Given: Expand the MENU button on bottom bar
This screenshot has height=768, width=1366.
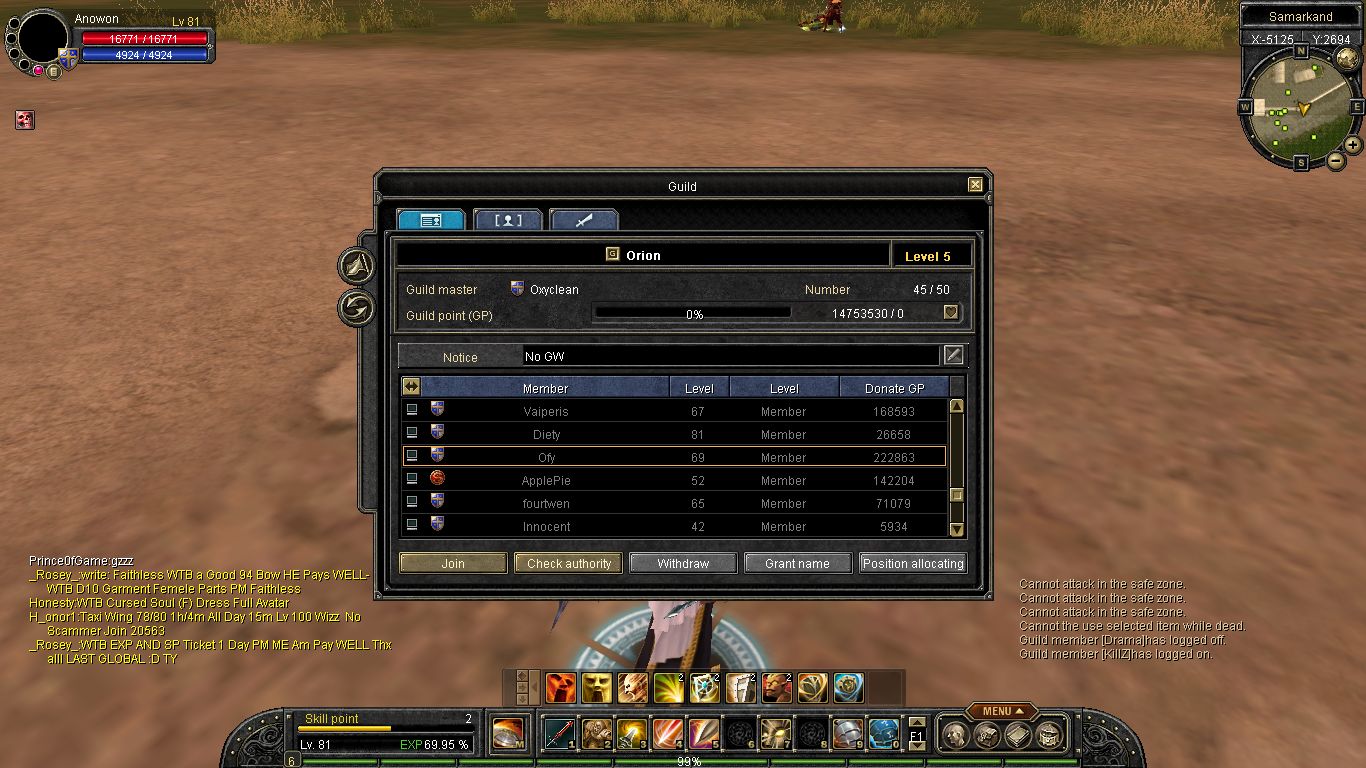Looking at the screenshot, I should click(997, 711).
